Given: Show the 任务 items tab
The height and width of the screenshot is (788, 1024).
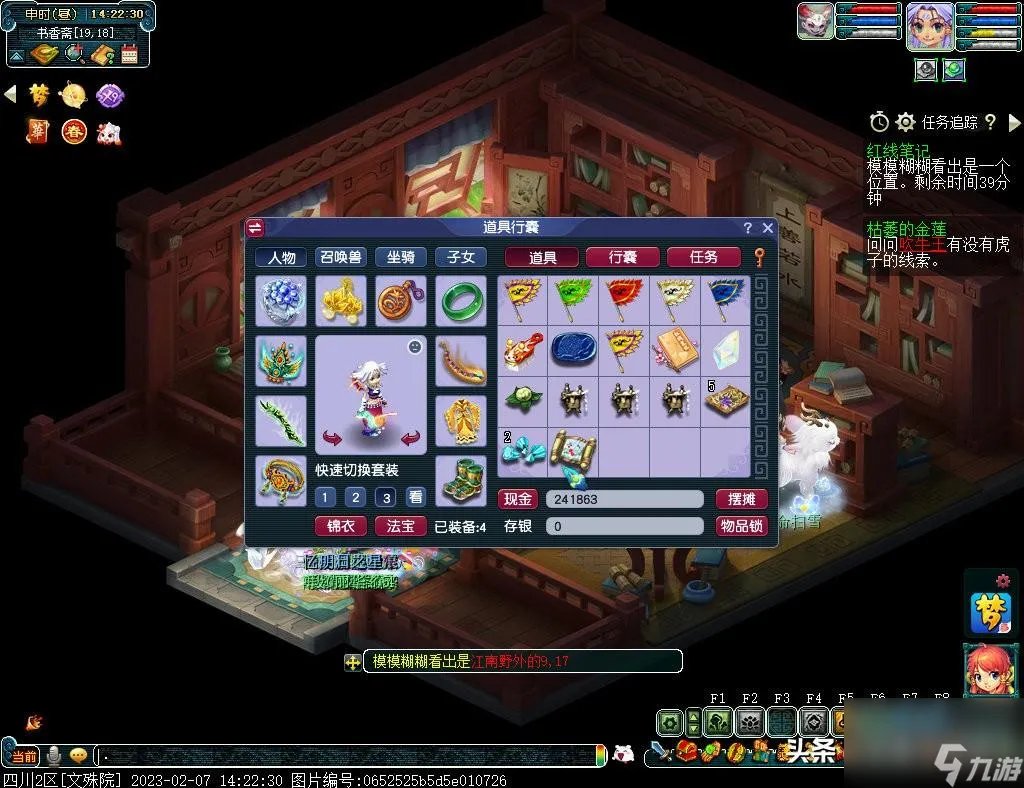Looking at the screenshot, I should (x=703, y=257).
